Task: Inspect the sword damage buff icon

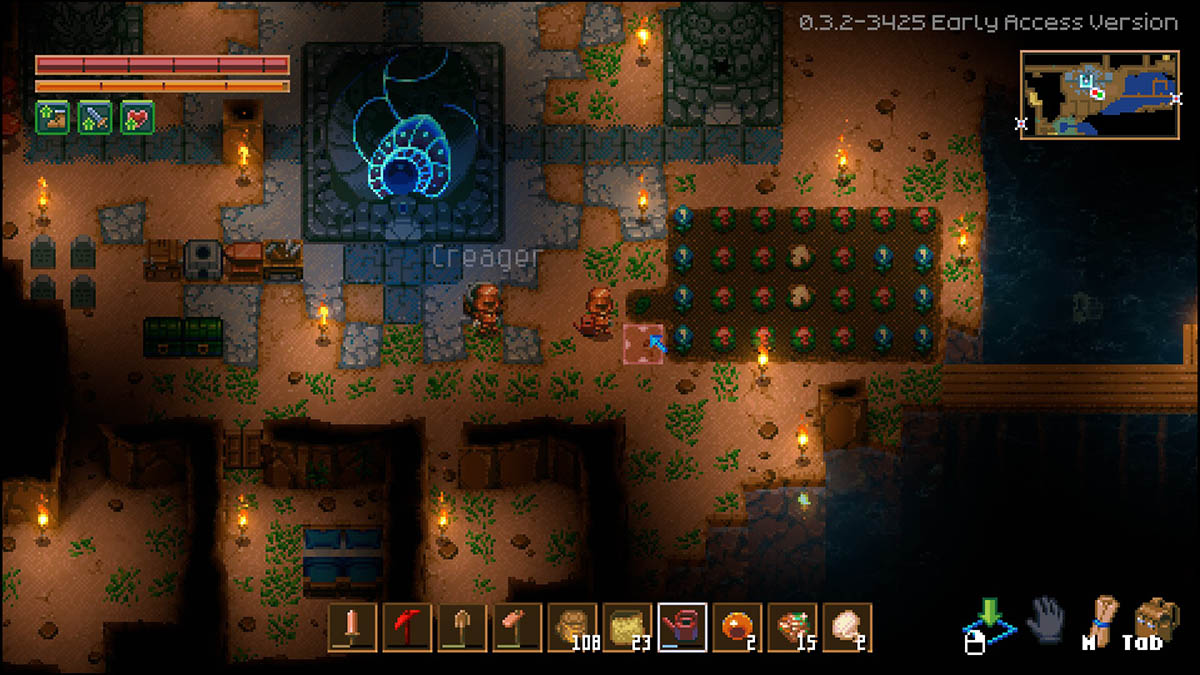Action: (x=94, y=117)
